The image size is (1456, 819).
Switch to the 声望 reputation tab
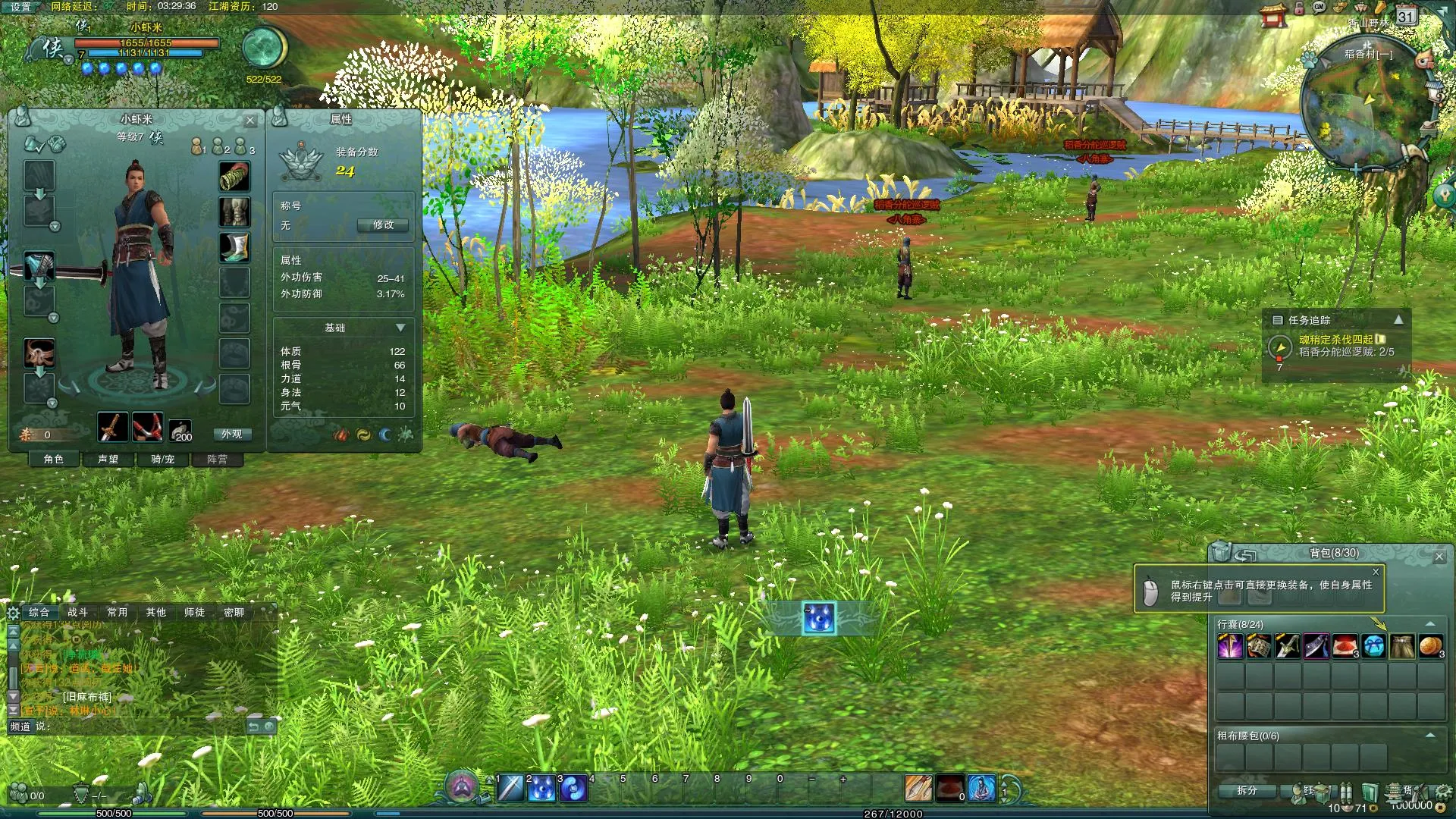point(108,460)
